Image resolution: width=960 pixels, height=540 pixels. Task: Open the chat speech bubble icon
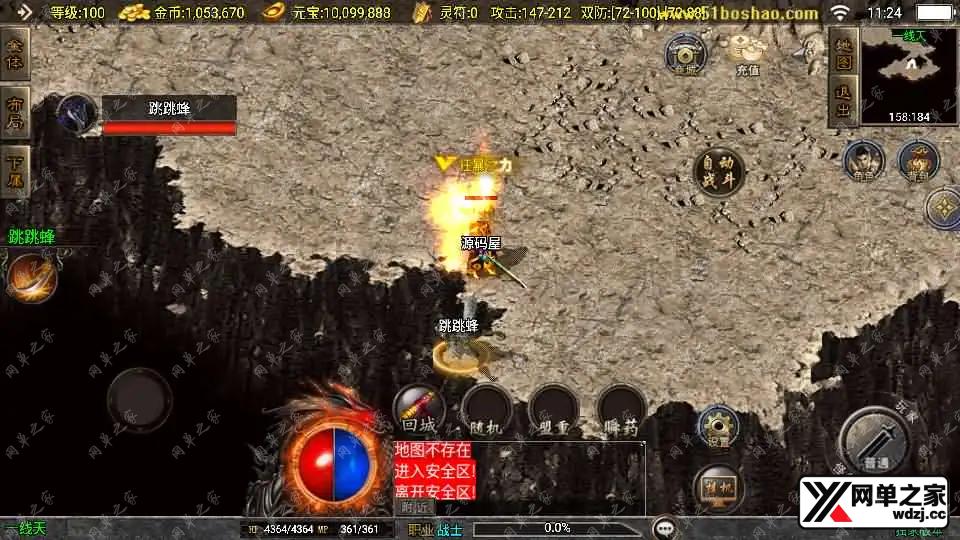point(664,527)
